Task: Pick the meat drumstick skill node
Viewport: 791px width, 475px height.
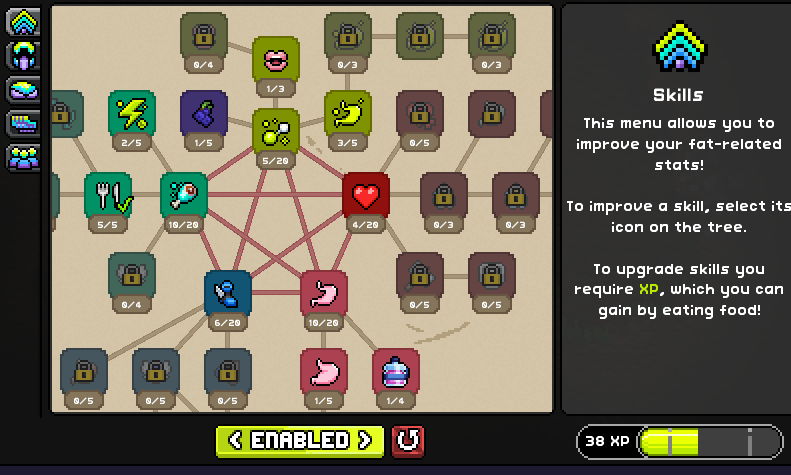Action: point(184,195)
